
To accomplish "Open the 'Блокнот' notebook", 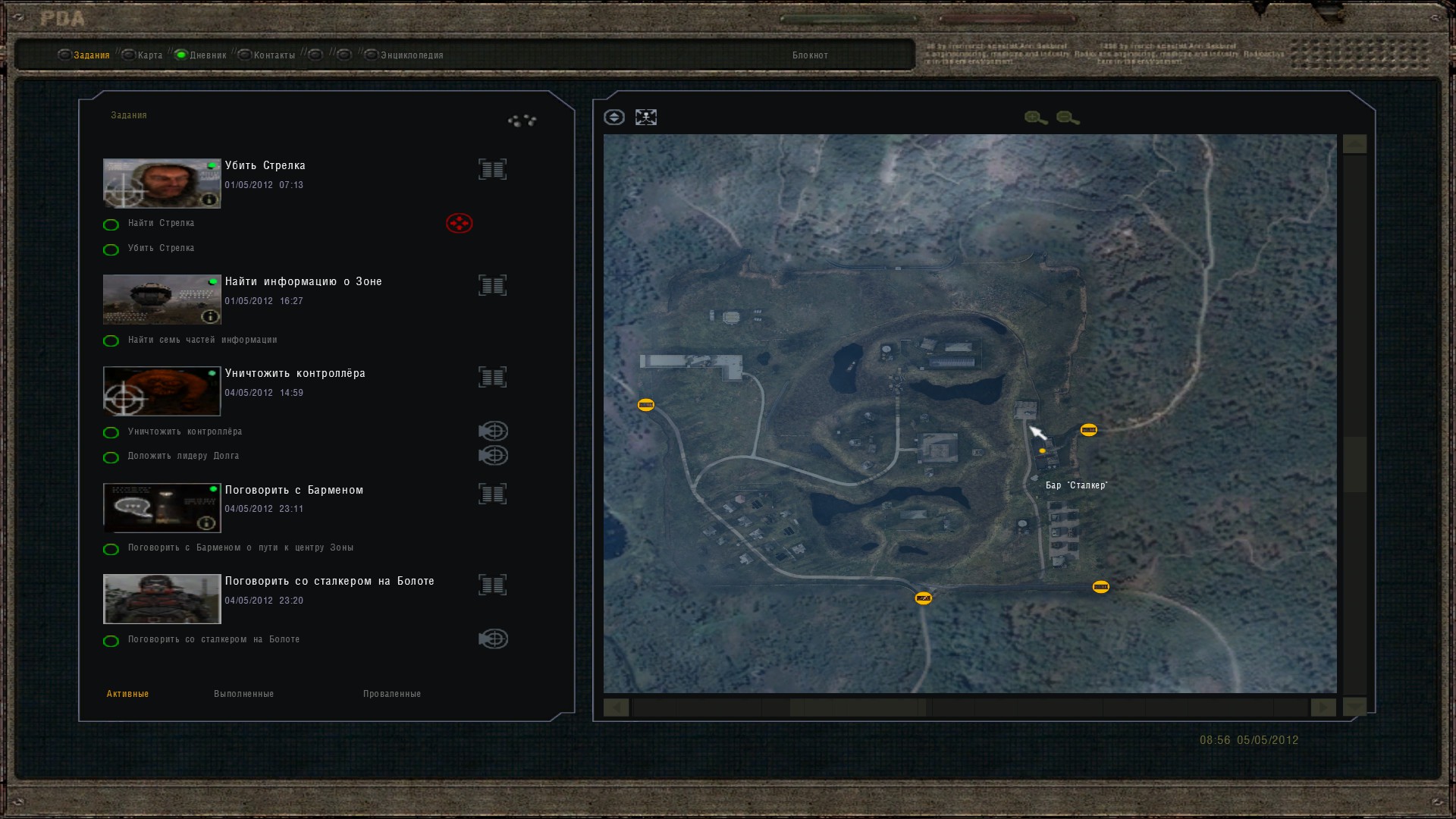I will 809,55.
